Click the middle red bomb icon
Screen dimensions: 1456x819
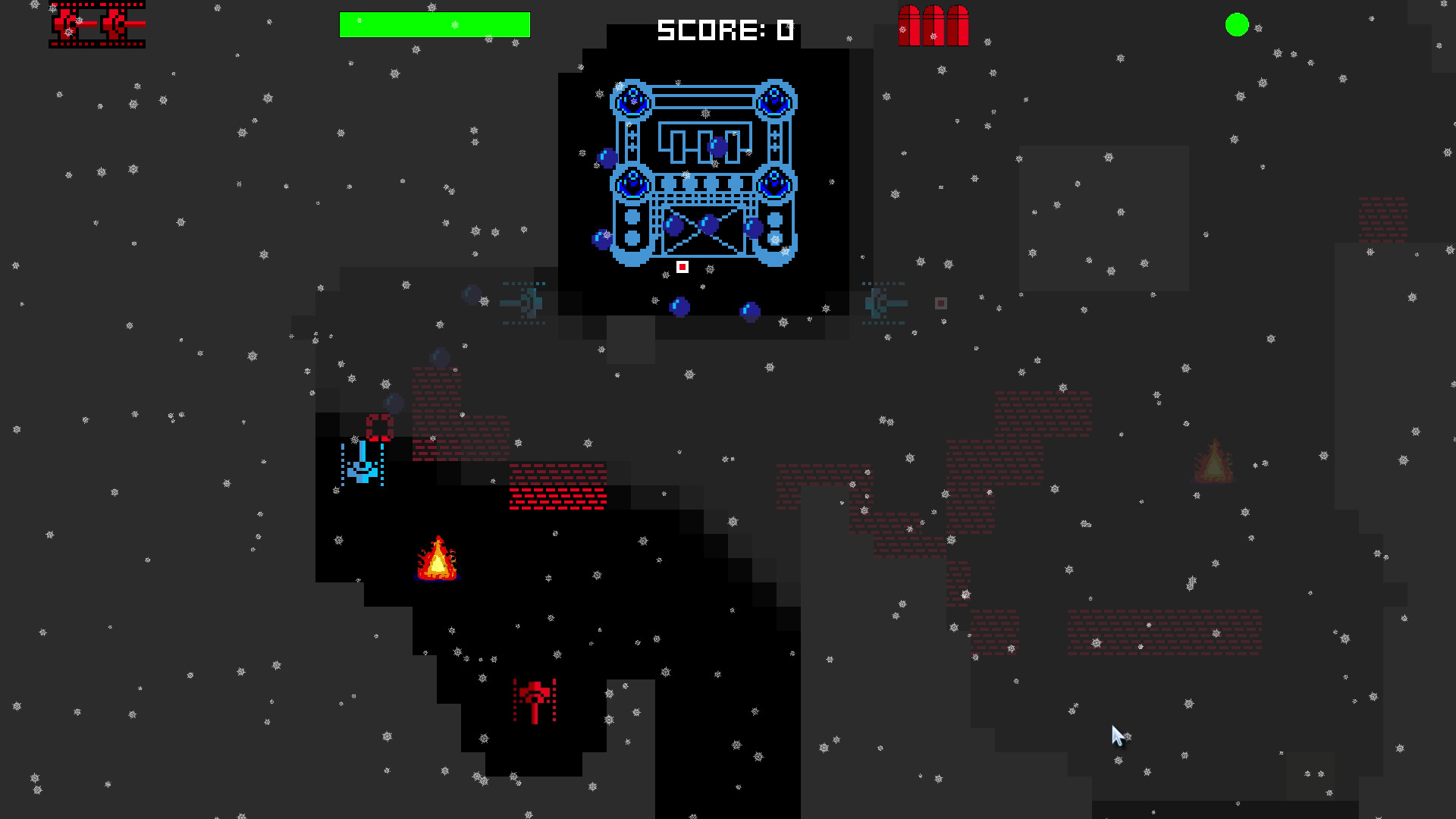933,27
